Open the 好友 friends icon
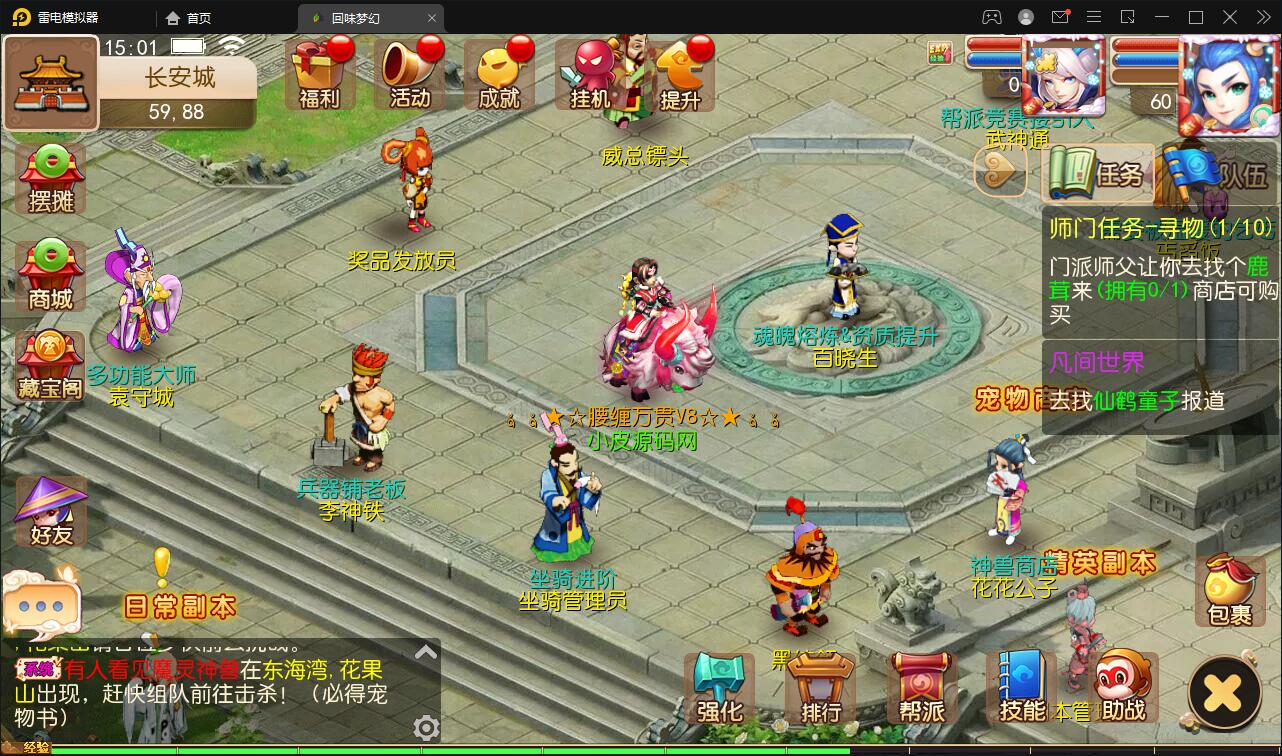This screenshot has width=1282, height=756. pos(48,512)
